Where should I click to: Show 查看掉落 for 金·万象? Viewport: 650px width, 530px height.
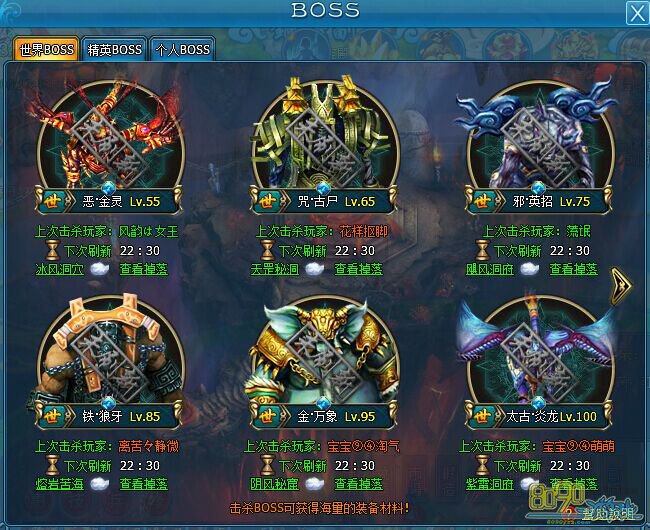pyautogui.click(x=360, y=484)
